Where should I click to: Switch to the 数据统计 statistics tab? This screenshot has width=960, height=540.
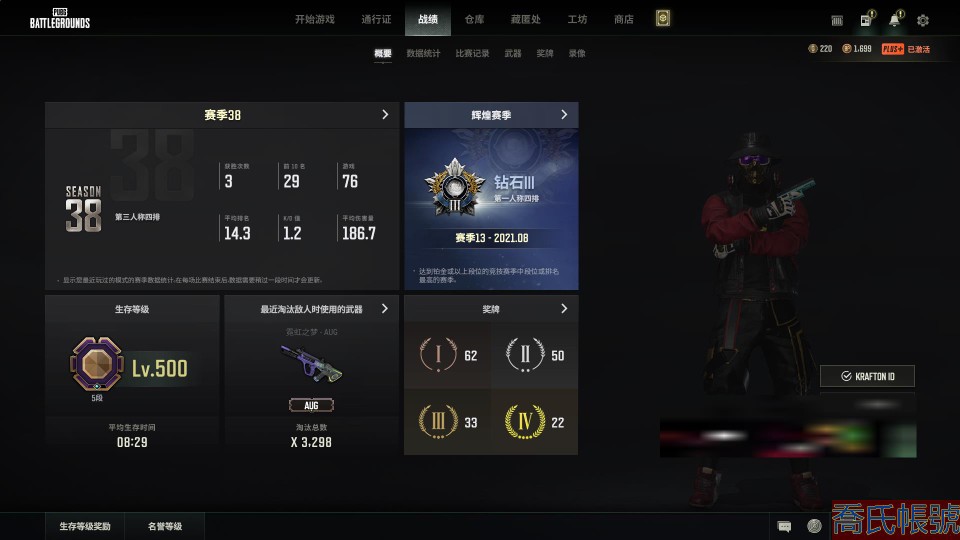click(423, 53)
